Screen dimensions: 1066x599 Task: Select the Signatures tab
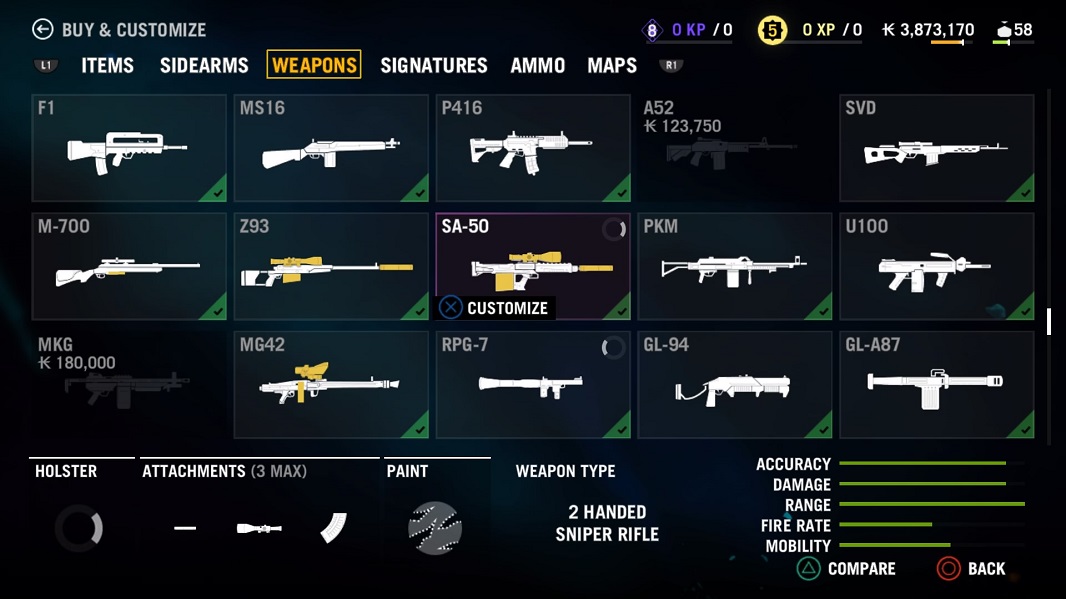point(434,65)
